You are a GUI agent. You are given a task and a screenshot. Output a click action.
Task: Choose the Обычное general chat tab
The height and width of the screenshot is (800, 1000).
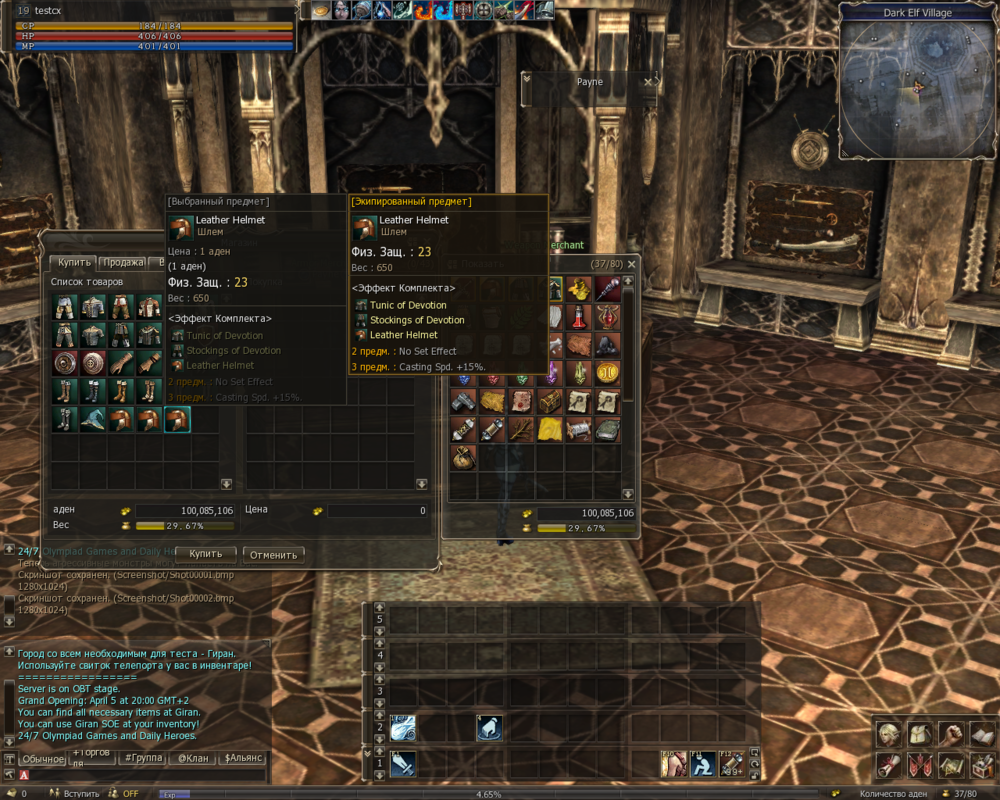click(43, 759)
